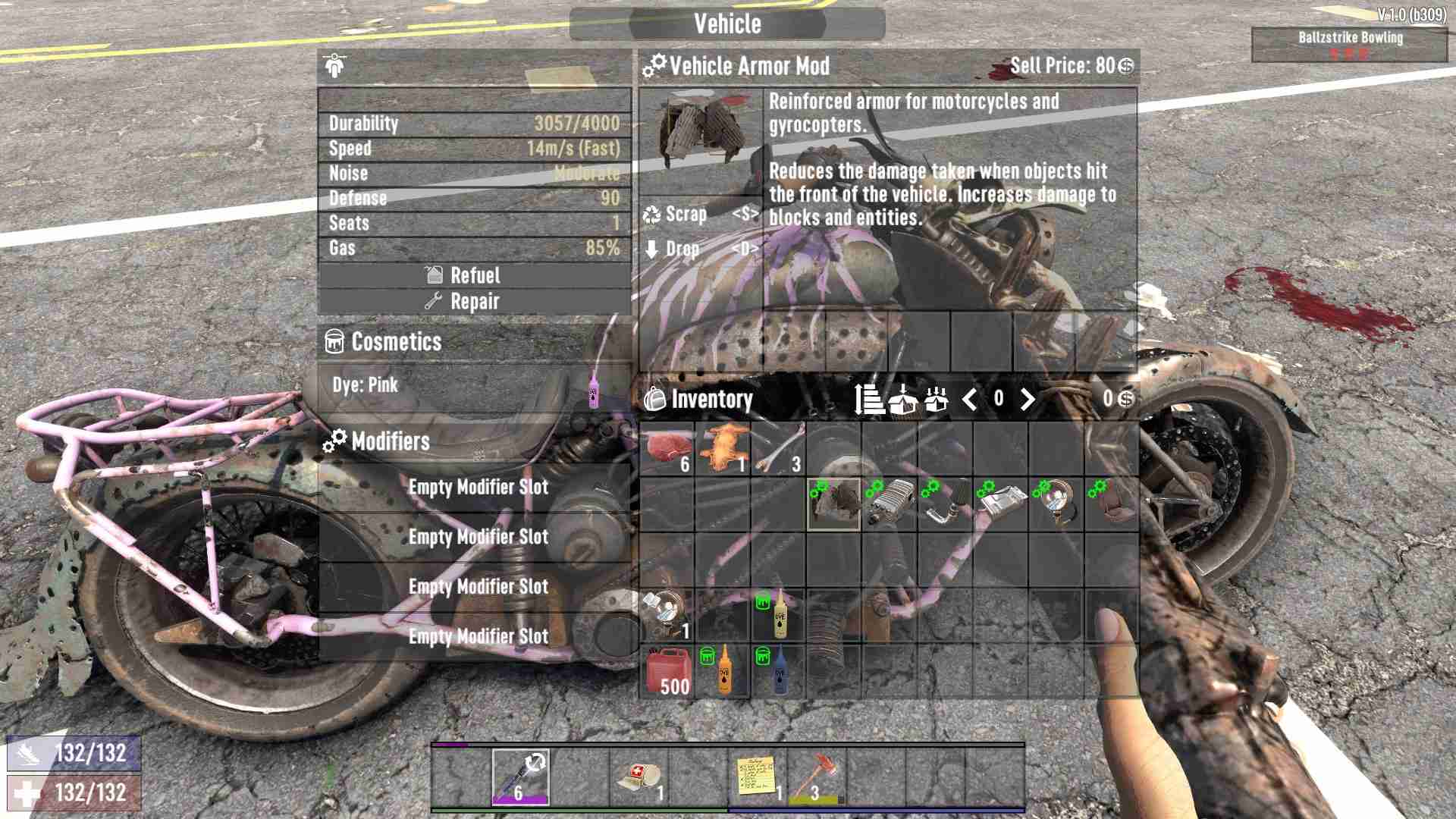Sort the vehicle inventory
1456x819 pixels.
coord(867,398)
